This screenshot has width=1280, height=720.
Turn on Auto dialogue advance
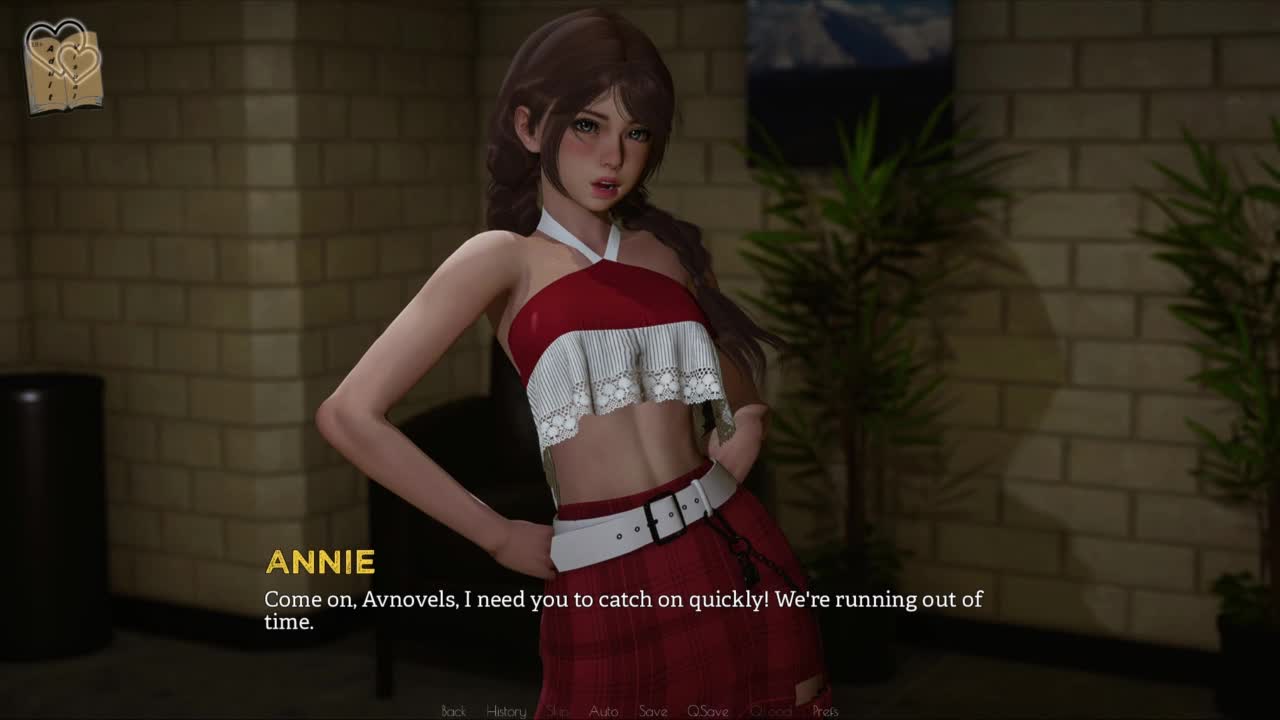(603, 711)
